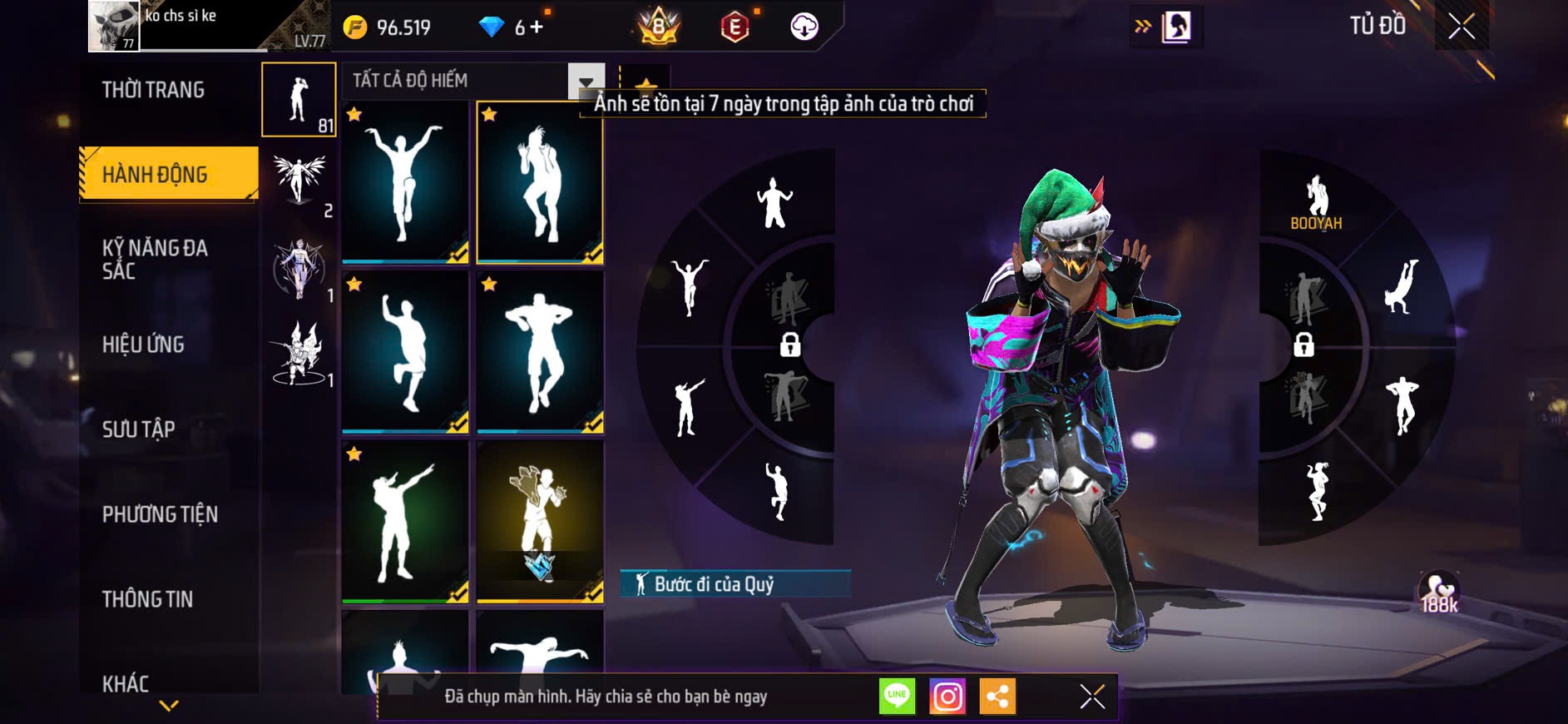Open the Tất Cả Độ Hiếm dropdown
The image size is (1568, 724).
[x=586, y=82]
